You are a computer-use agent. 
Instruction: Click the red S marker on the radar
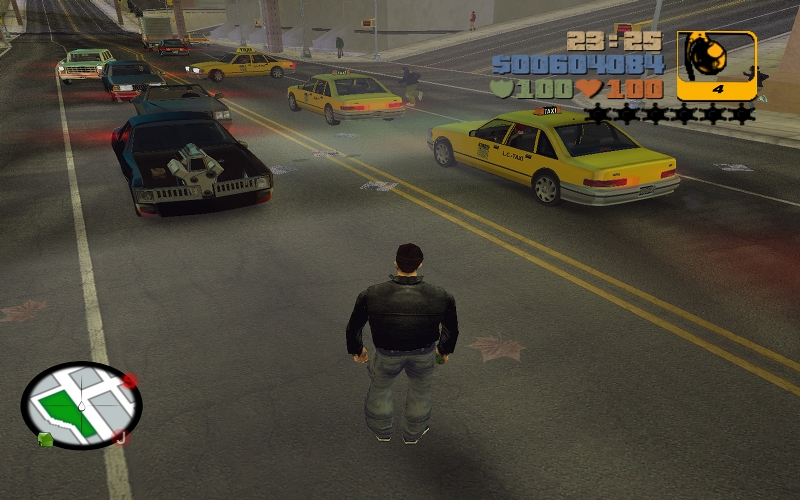click(x=129, y=381)
